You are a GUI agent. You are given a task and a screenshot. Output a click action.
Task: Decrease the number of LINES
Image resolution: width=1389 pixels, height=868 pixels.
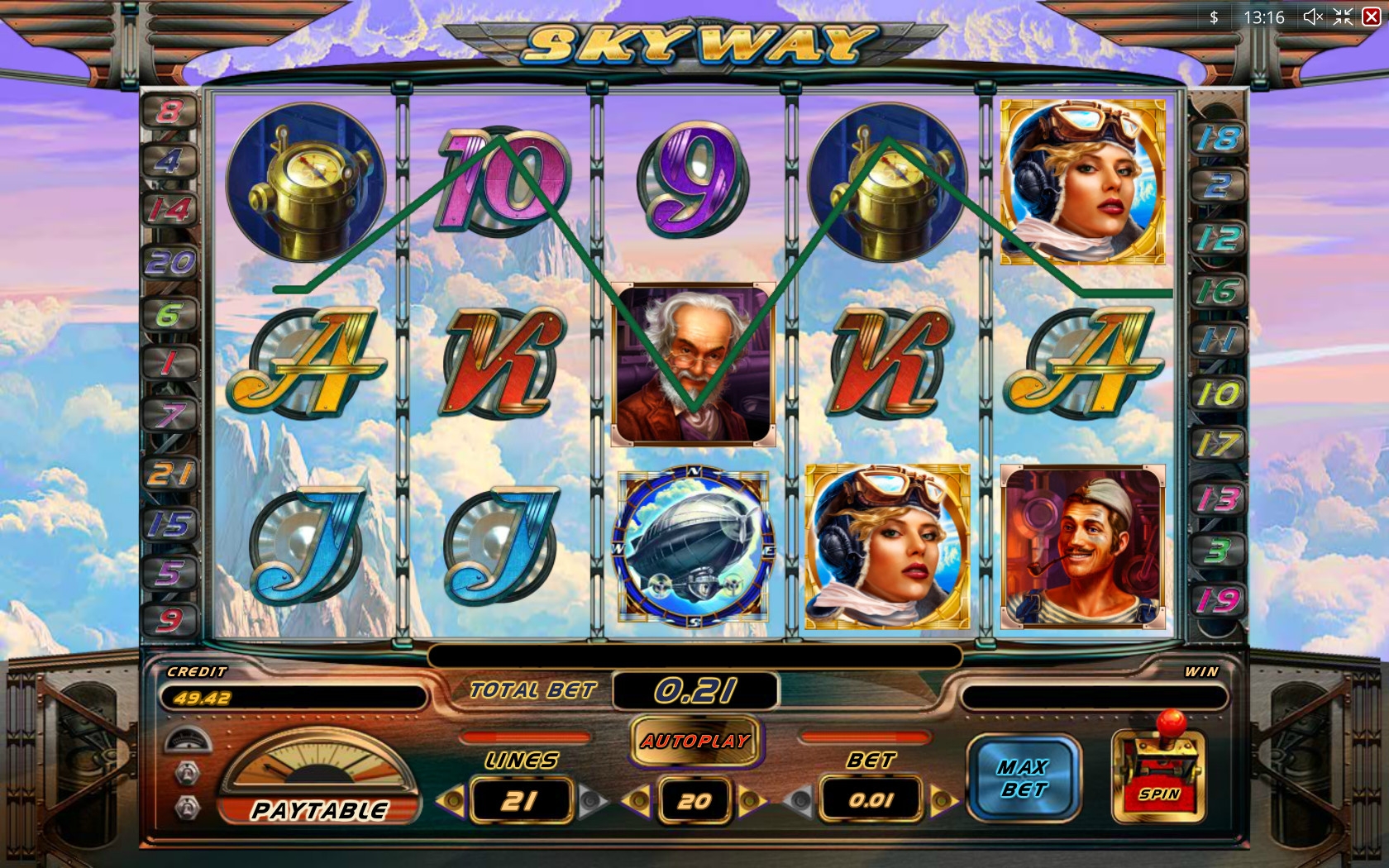(x=451, y=800)
